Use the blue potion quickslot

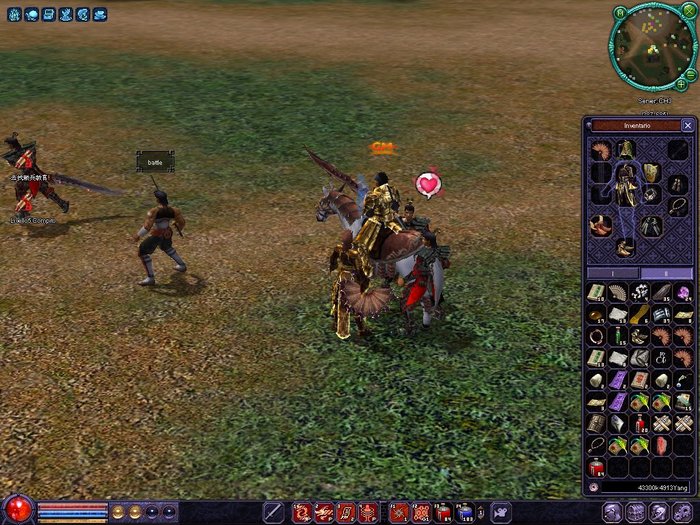click(x=464, y=512)
